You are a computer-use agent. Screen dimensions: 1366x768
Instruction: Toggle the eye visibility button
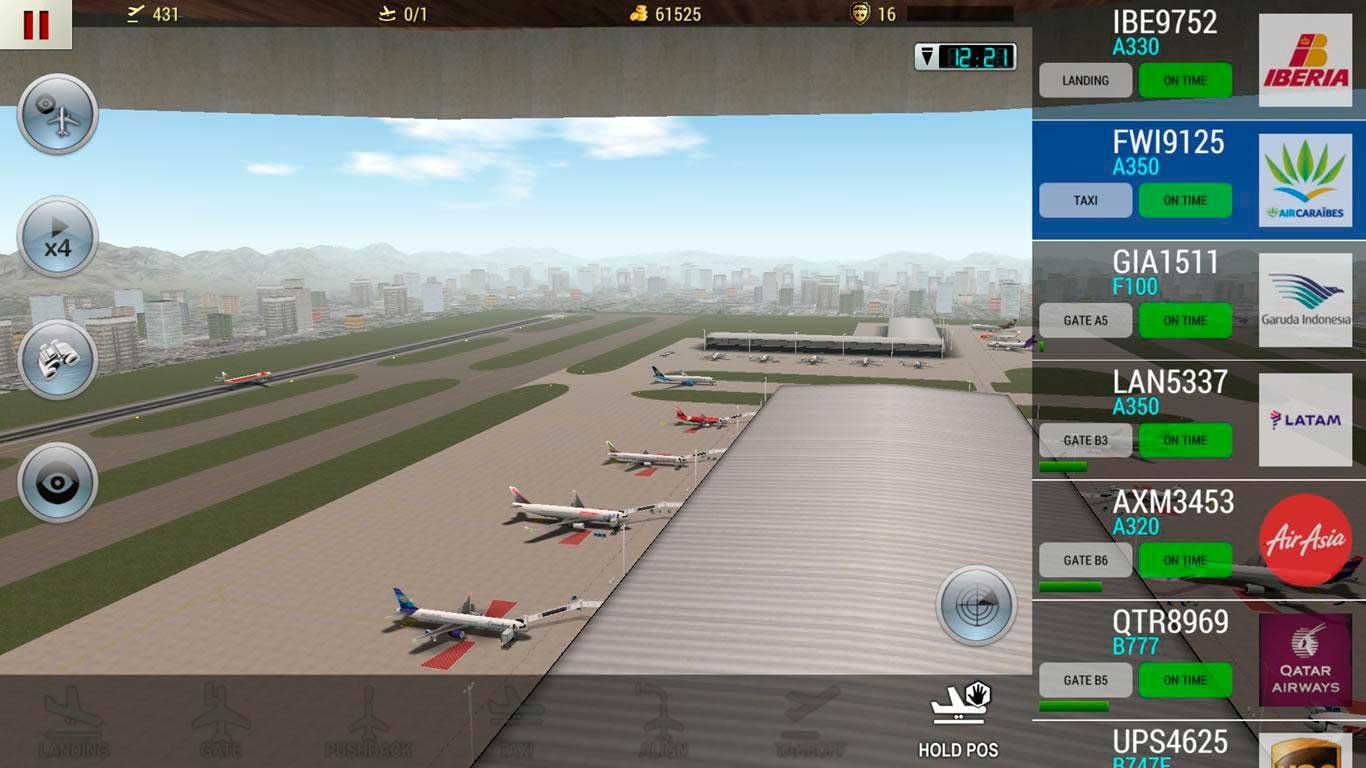coord(58,483)
